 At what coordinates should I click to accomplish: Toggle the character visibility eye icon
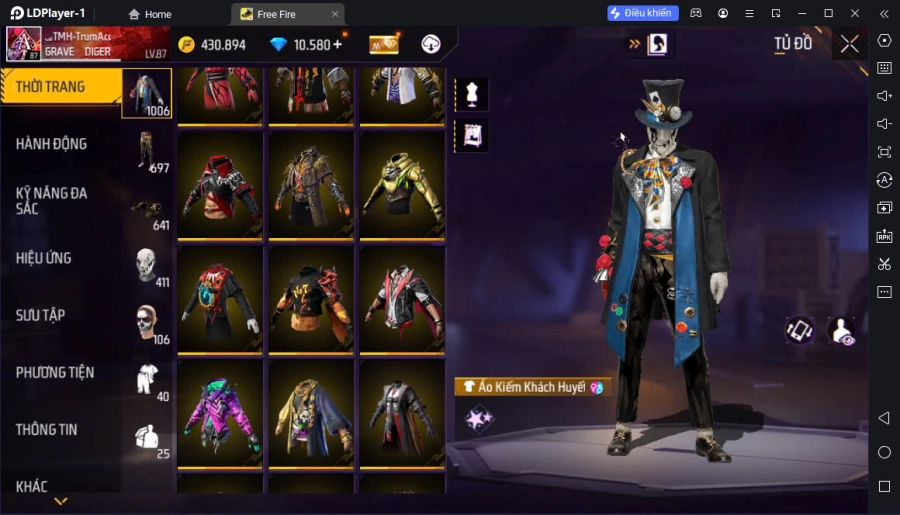pyautogui.click(x=842, y=331)
